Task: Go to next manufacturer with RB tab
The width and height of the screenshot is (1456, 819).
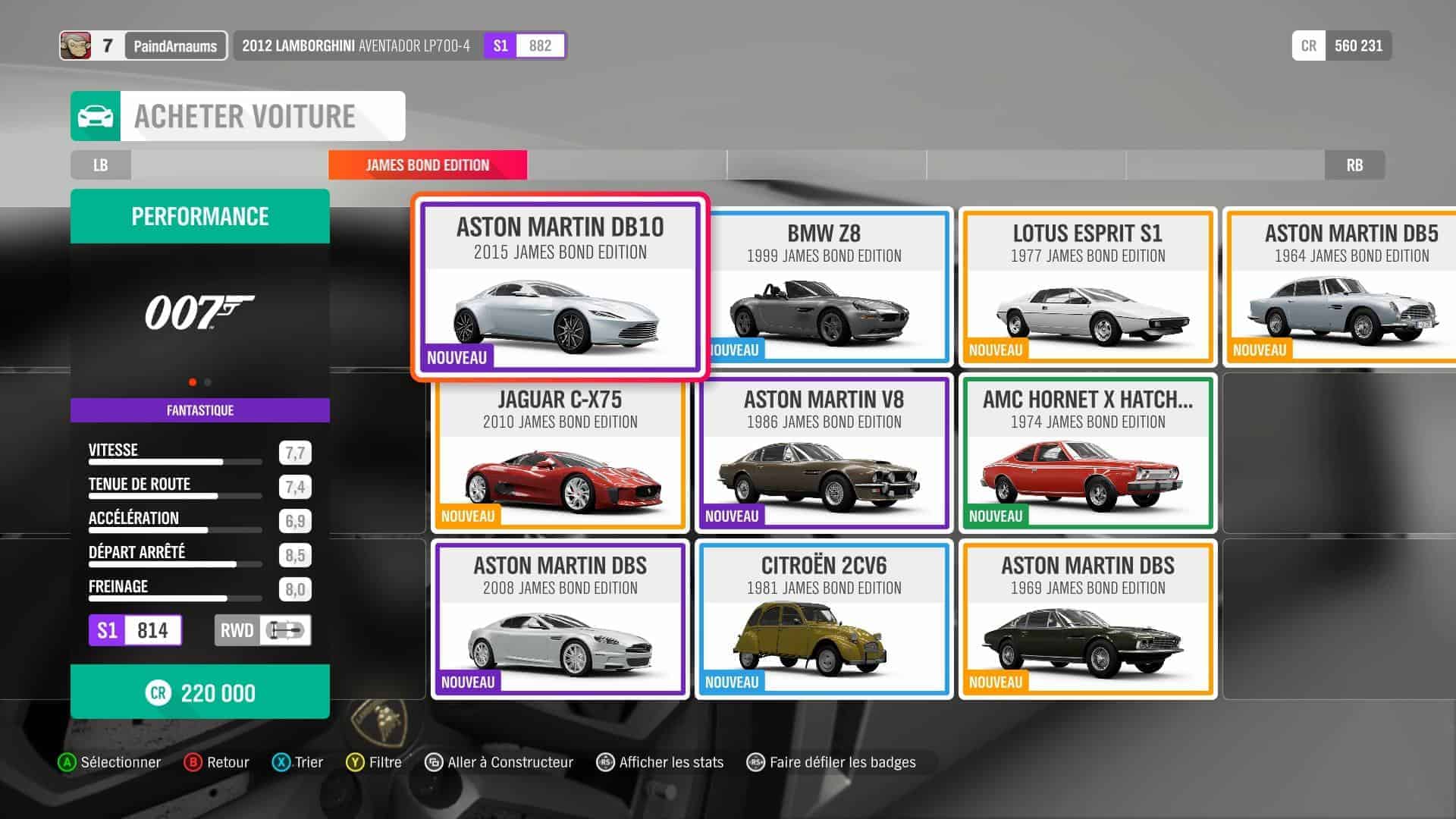Action: 1354,165
